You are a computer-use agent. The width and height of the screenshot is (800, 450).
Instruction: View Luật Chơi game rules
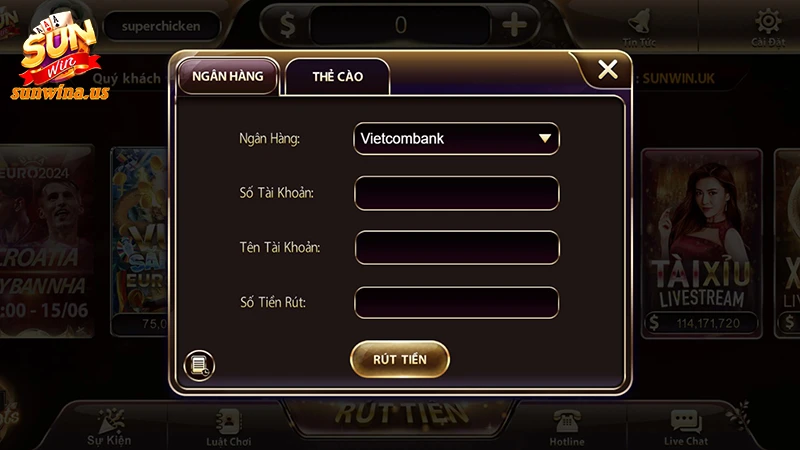[227, 427]
